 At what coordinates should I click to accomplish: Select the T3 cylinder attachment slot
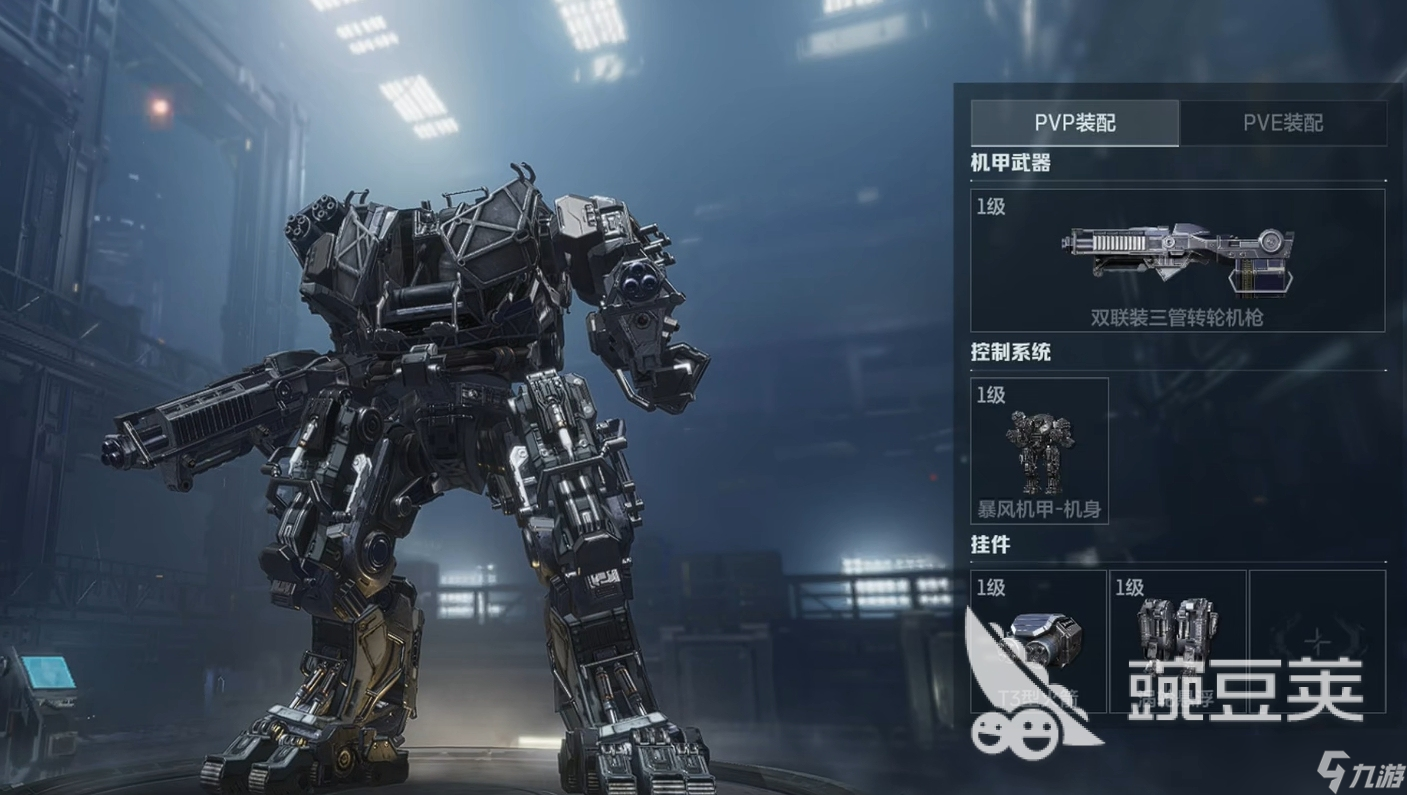click(x=1039, y=641)
